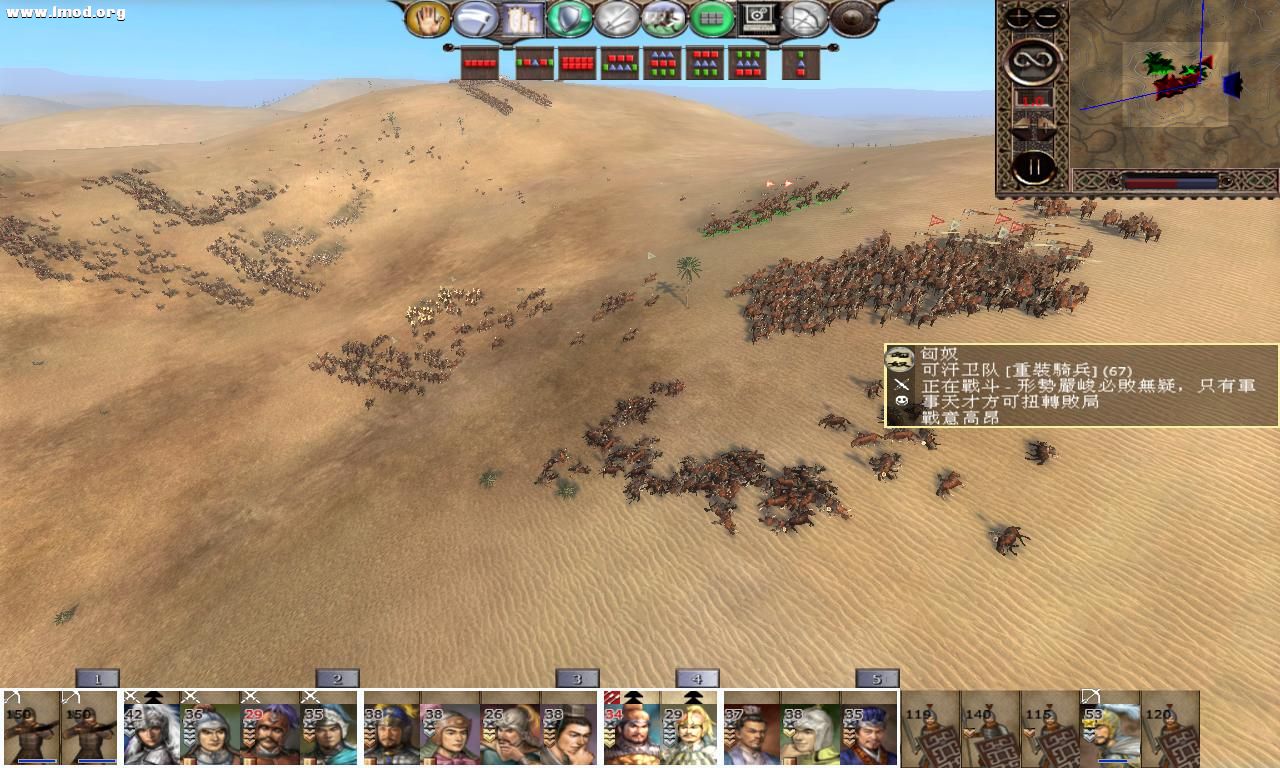
Task: Zoom out the minimap with the minus icon
Action: pos(1046,15)
